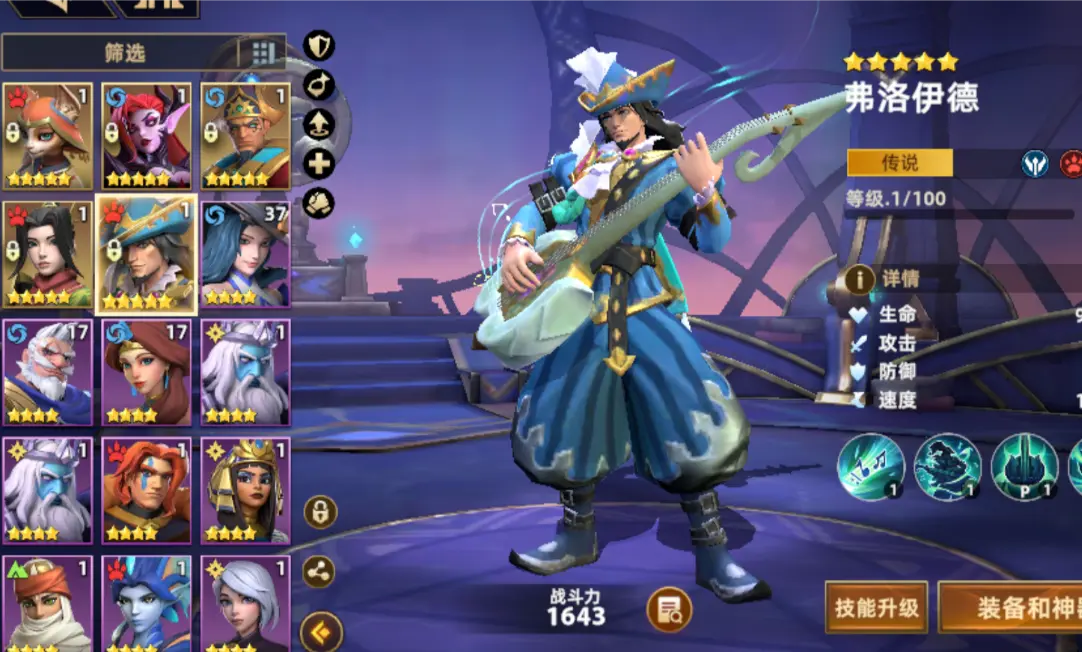This screenshot has height=652, width=1082.
Task: Toggle the grid layout icon beside 筛选
Action: pos(262,52)
